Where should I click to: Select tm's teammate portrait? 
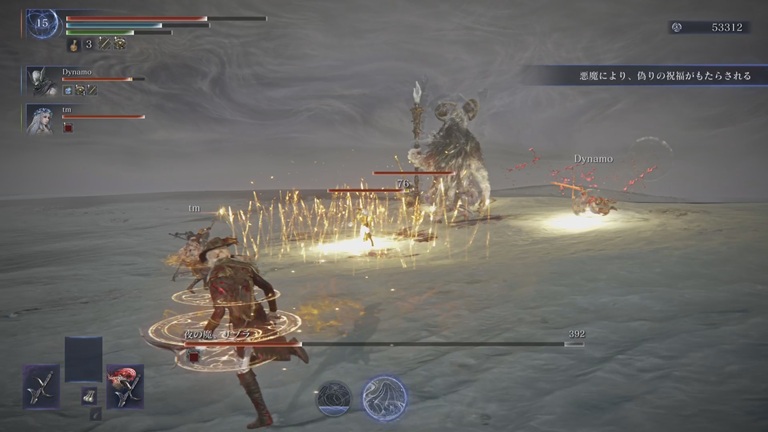click(x=42, y=118)
